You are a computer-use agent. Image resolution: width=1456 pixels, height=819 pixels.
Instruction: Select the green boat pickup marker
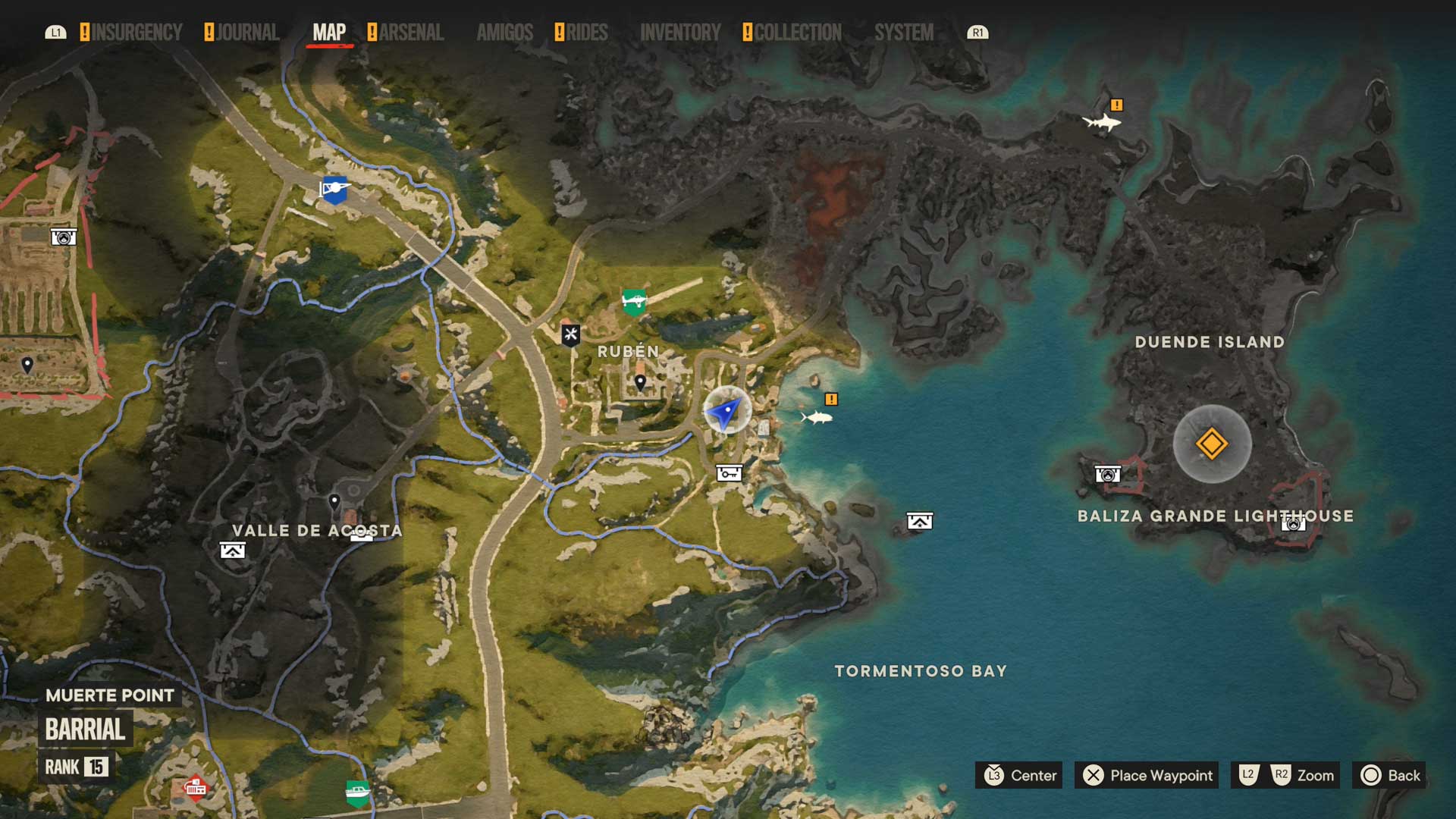pyautogui.click(x=357, y=793)
